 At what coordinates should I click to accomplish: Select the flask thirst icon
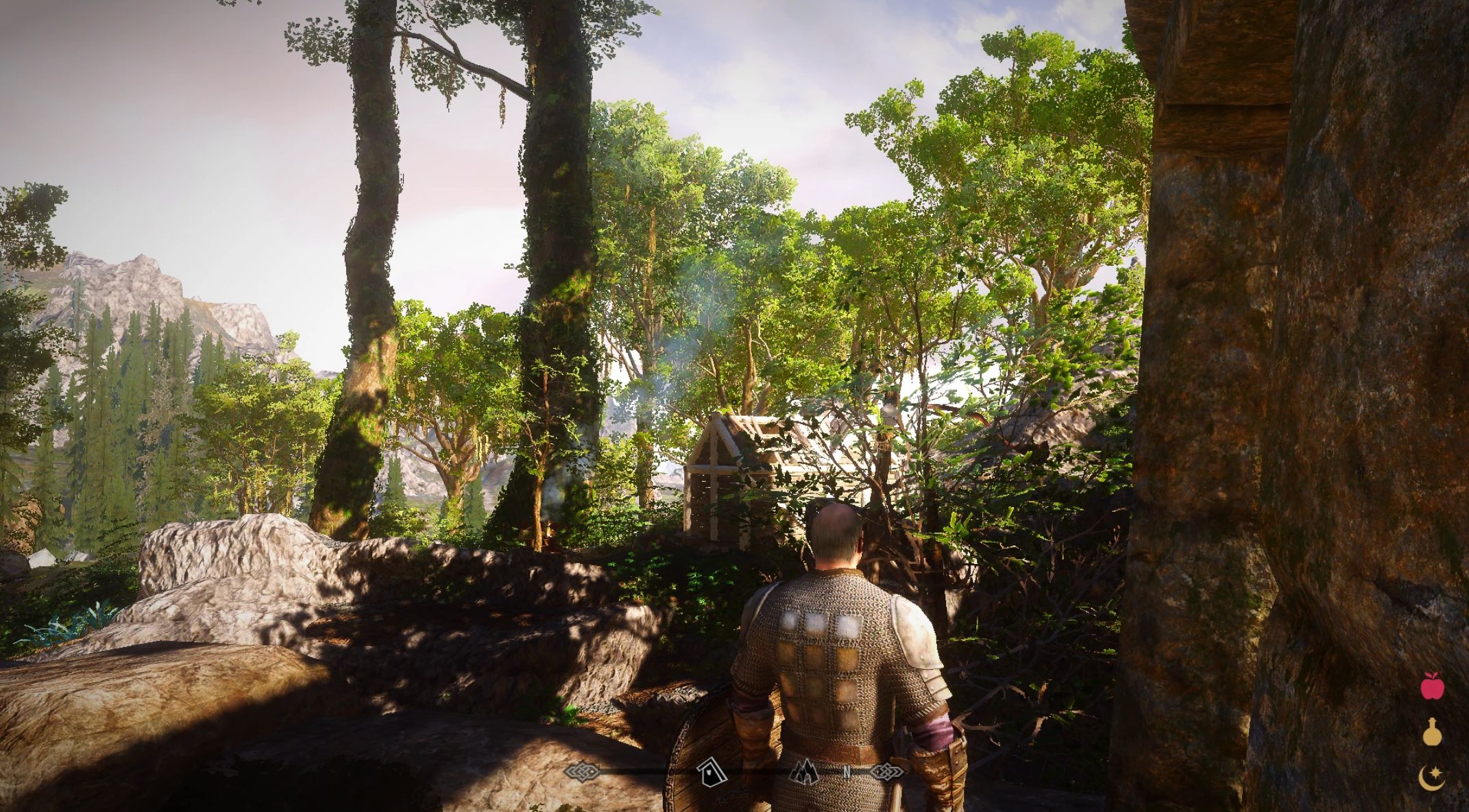pyautogui.click(x=1432, y=733)
